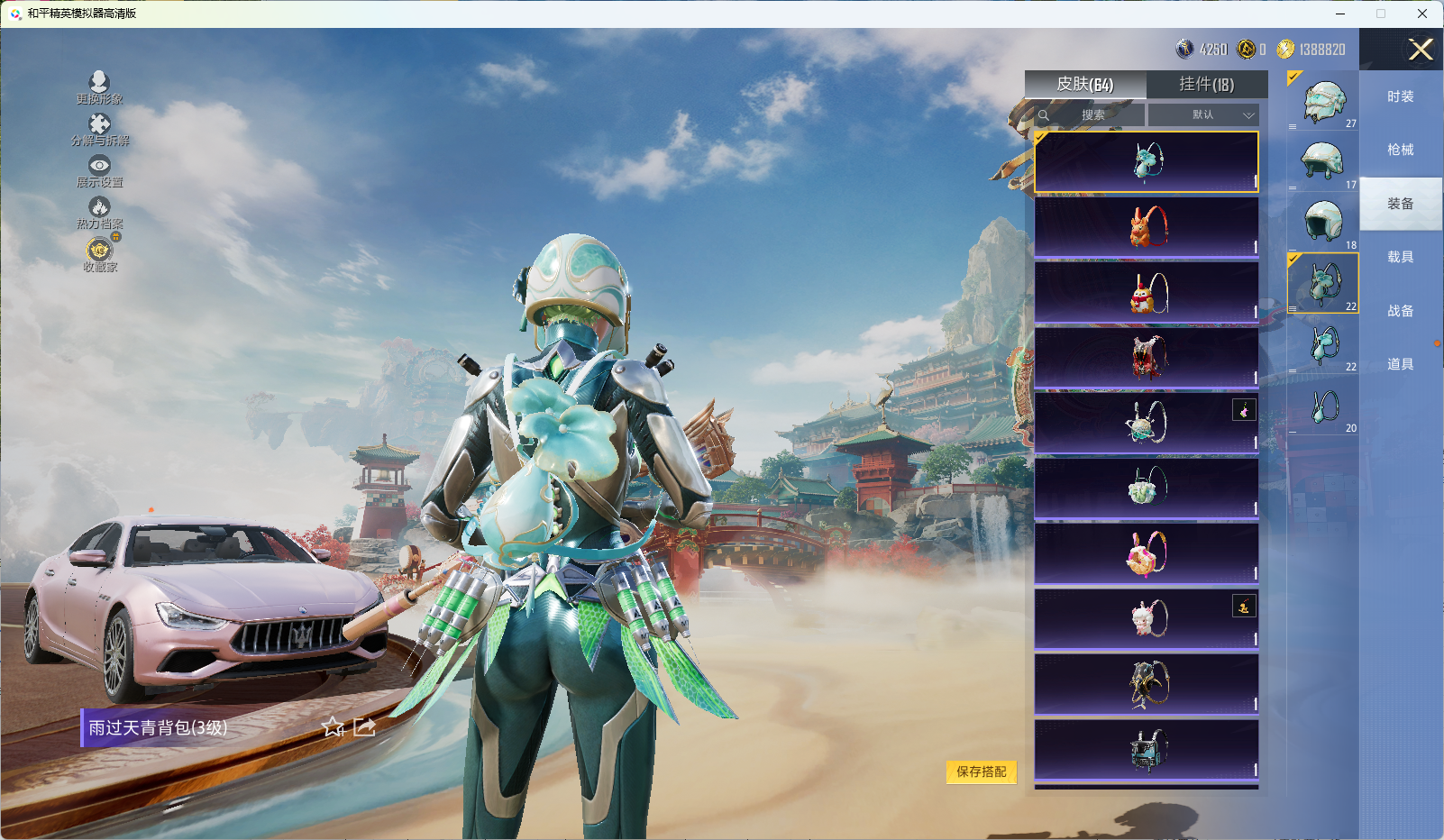Open the 热力档案 icon

pos(99,213)
